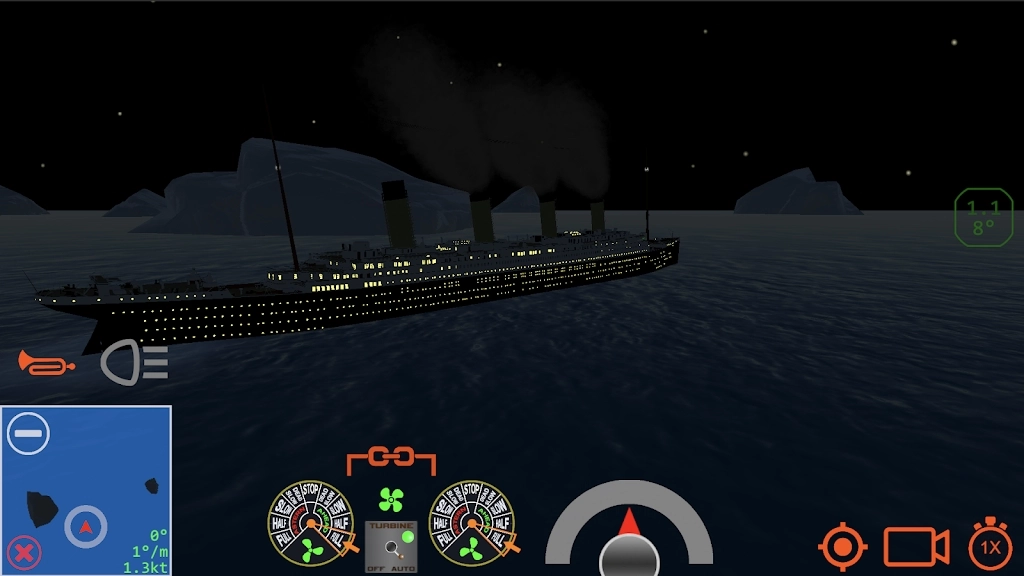
Task: Click the ship marker on the minimap
Action: (x=86, y=526)
